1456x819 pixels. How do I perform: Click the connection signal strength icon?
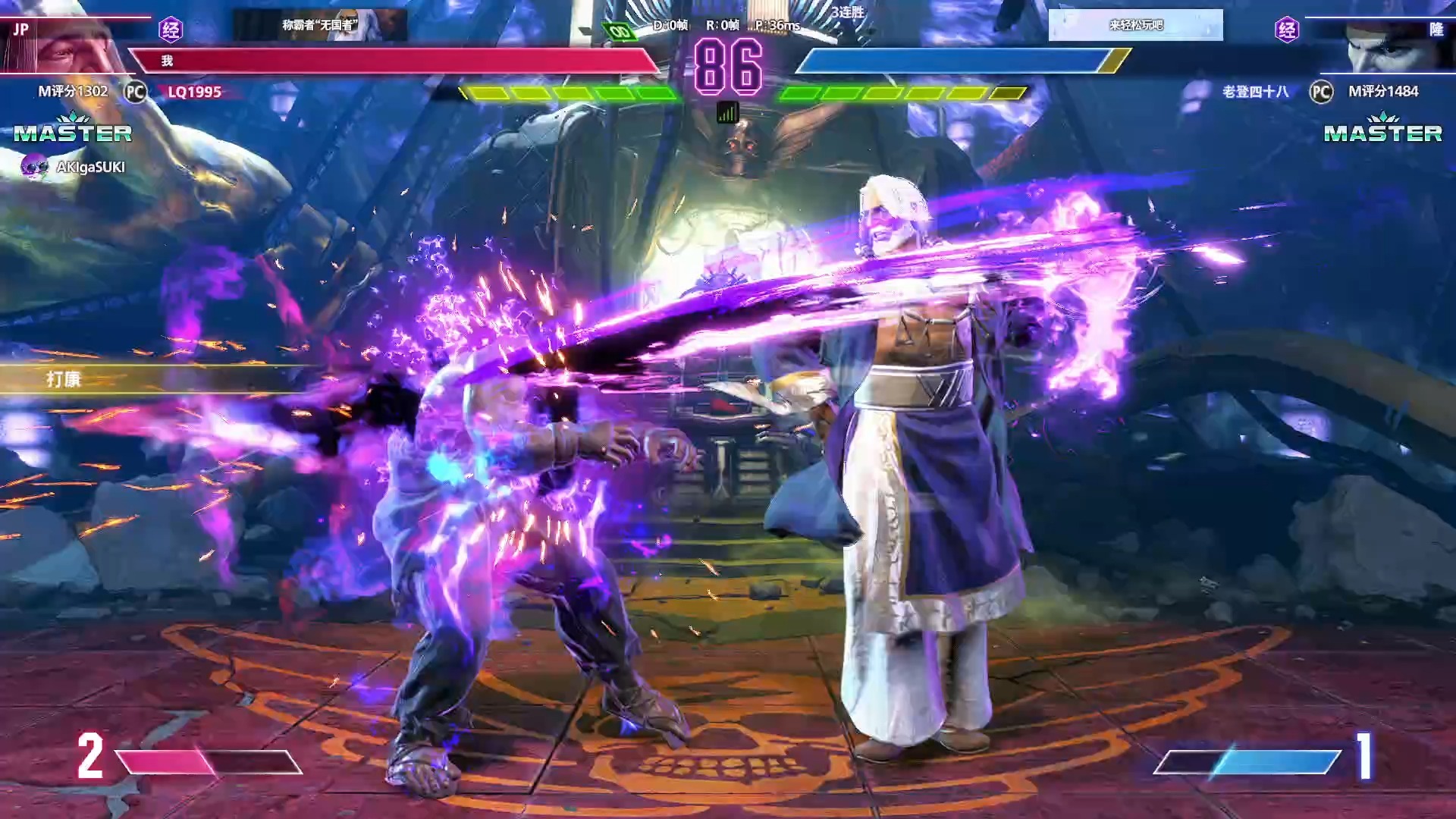(x=728, y=114)
